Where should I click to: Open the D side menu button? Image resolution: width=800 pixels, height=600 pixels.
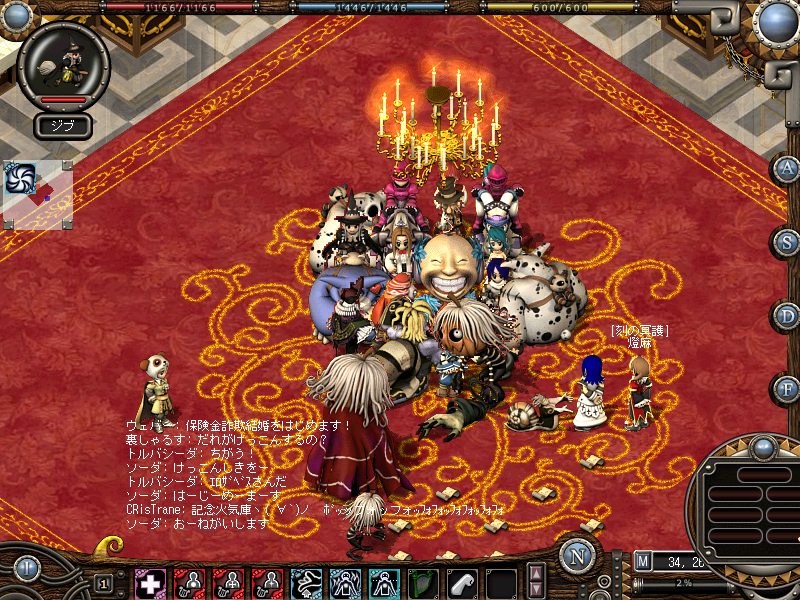[785, 315]
